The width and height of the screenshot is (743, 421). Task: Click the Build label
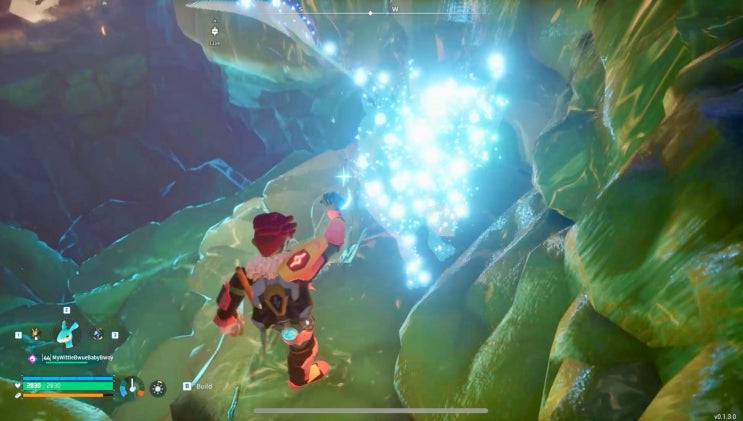coord(204,386)
